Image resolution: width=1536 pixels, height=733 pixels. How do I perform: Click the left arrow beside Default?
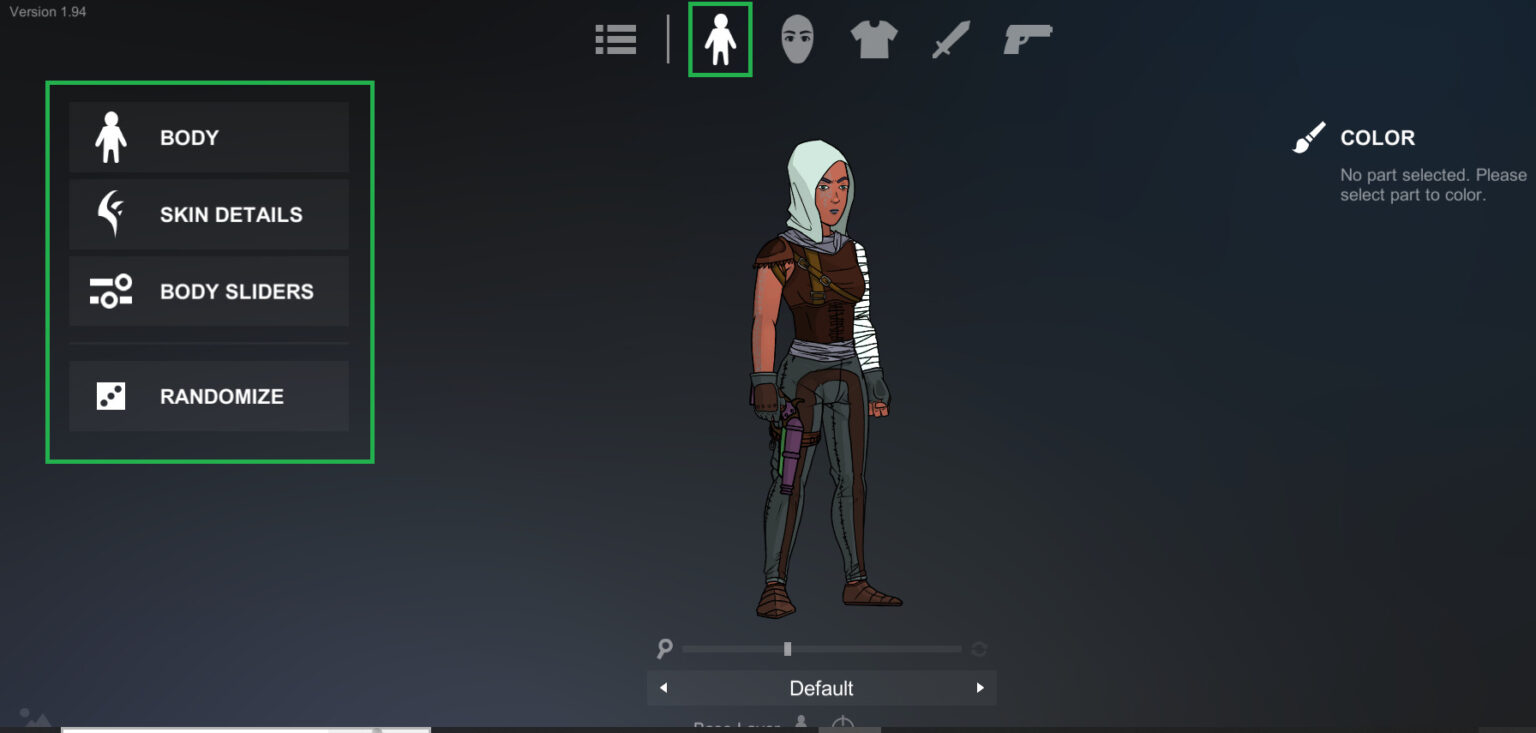663,688
